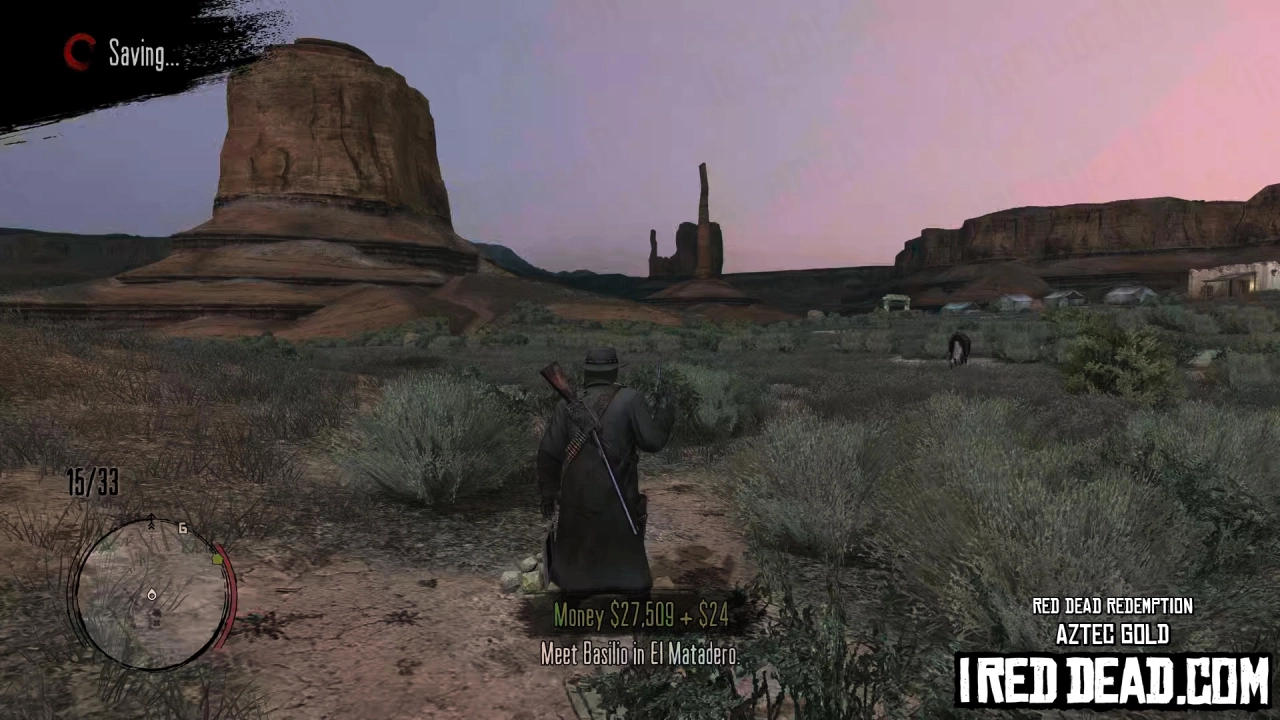Click the G hideout marker on the minimap
This screenshot has width=1280, height=720.
(183, 529)
